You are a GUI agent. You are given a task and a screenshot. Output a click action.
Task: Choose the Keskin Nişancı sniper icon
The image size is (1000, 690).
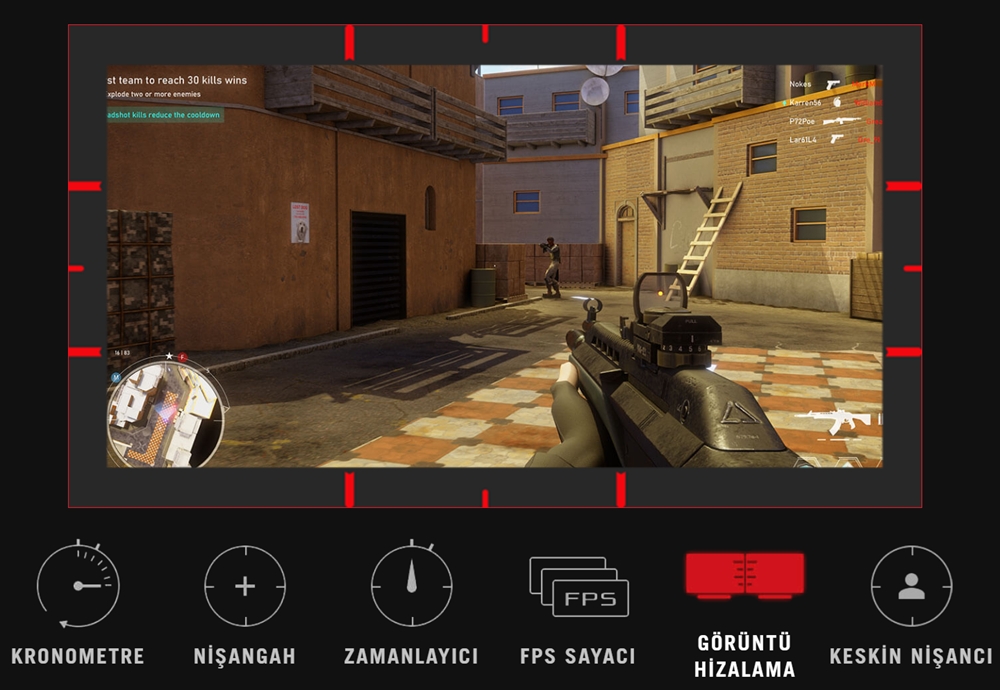coord(911,586)
